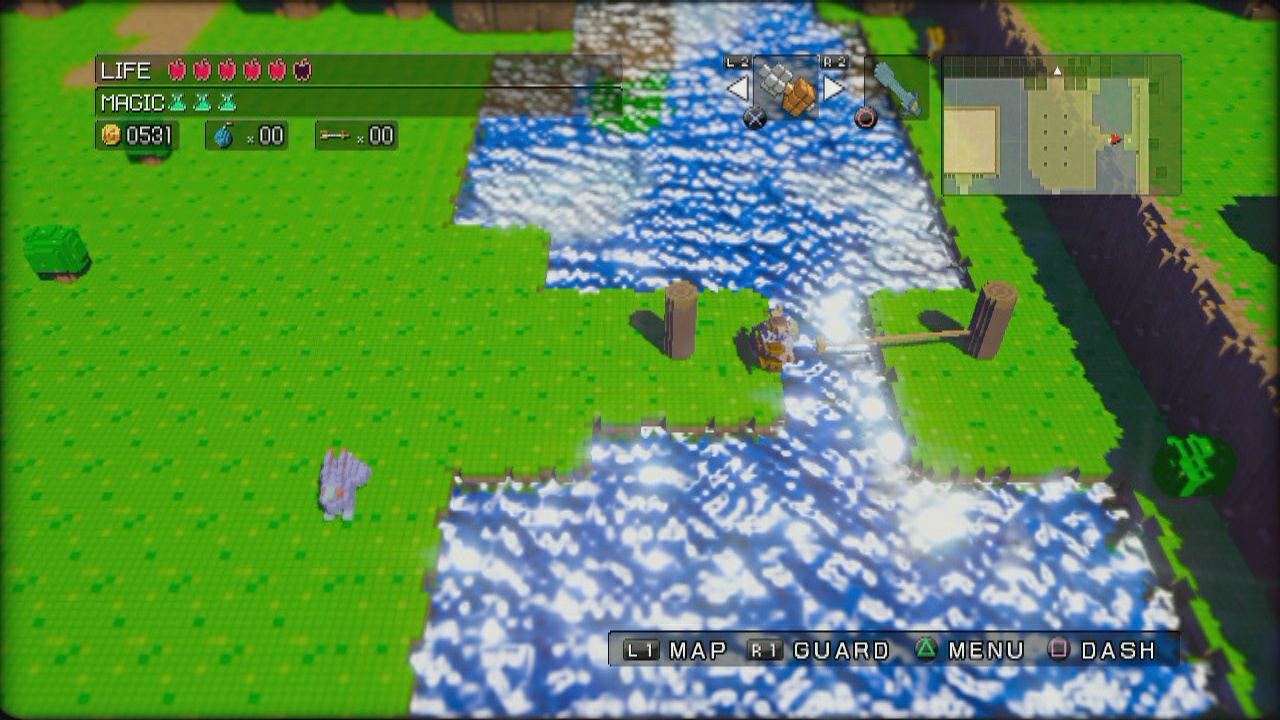Click the red player marker on the minimap

pyautogui.click(x=1115, y=138)
